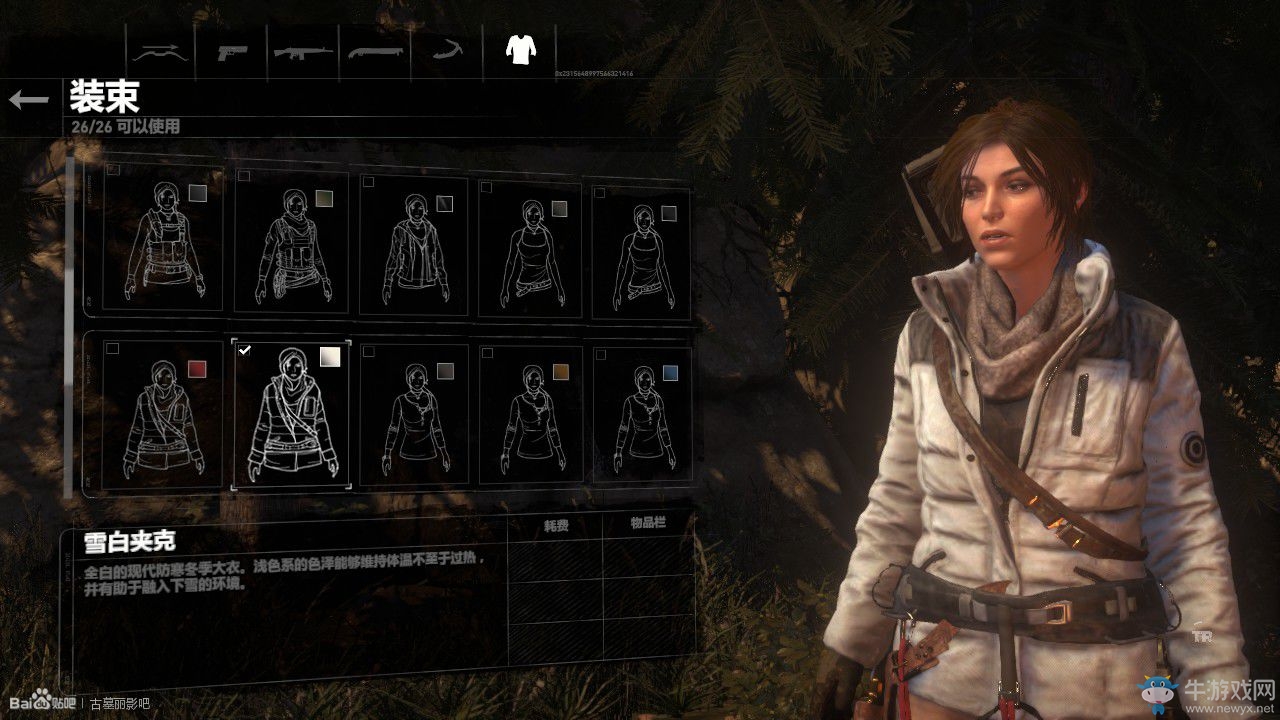
Task: Select the checked snow white jacket outfit
Action: 291,414
